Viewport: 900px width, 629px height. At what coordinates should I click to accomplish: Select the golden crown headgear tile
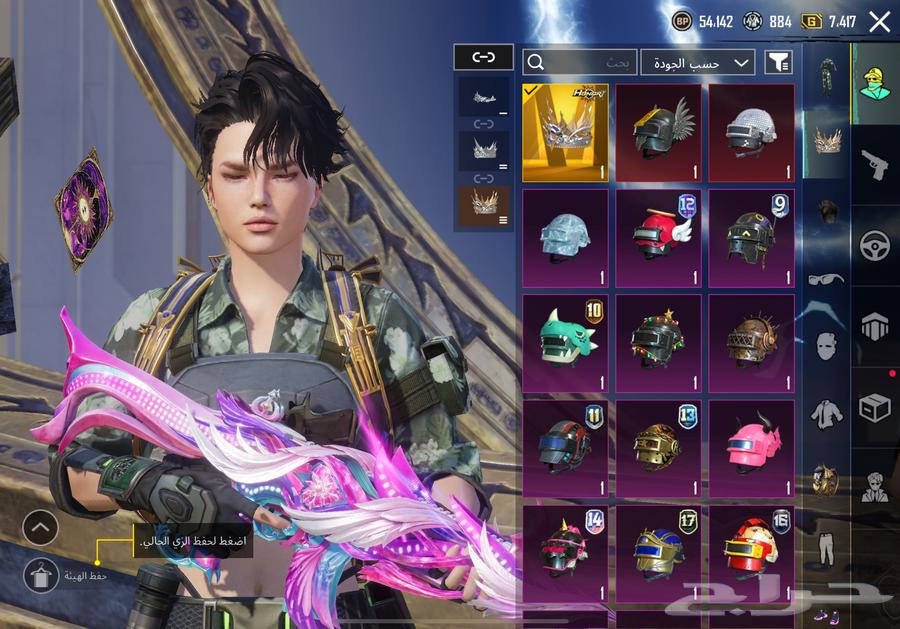[565, 132]
